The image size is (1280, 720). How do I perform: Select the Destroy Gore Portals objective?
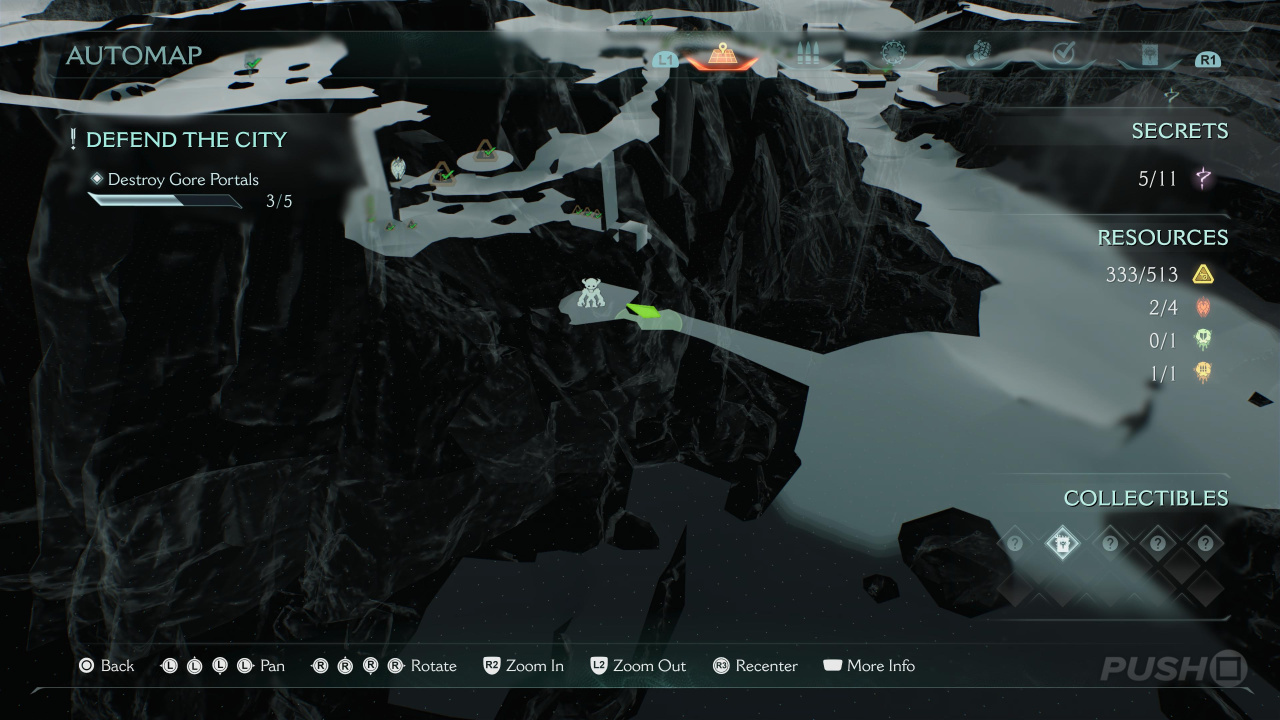click(183, 180)
